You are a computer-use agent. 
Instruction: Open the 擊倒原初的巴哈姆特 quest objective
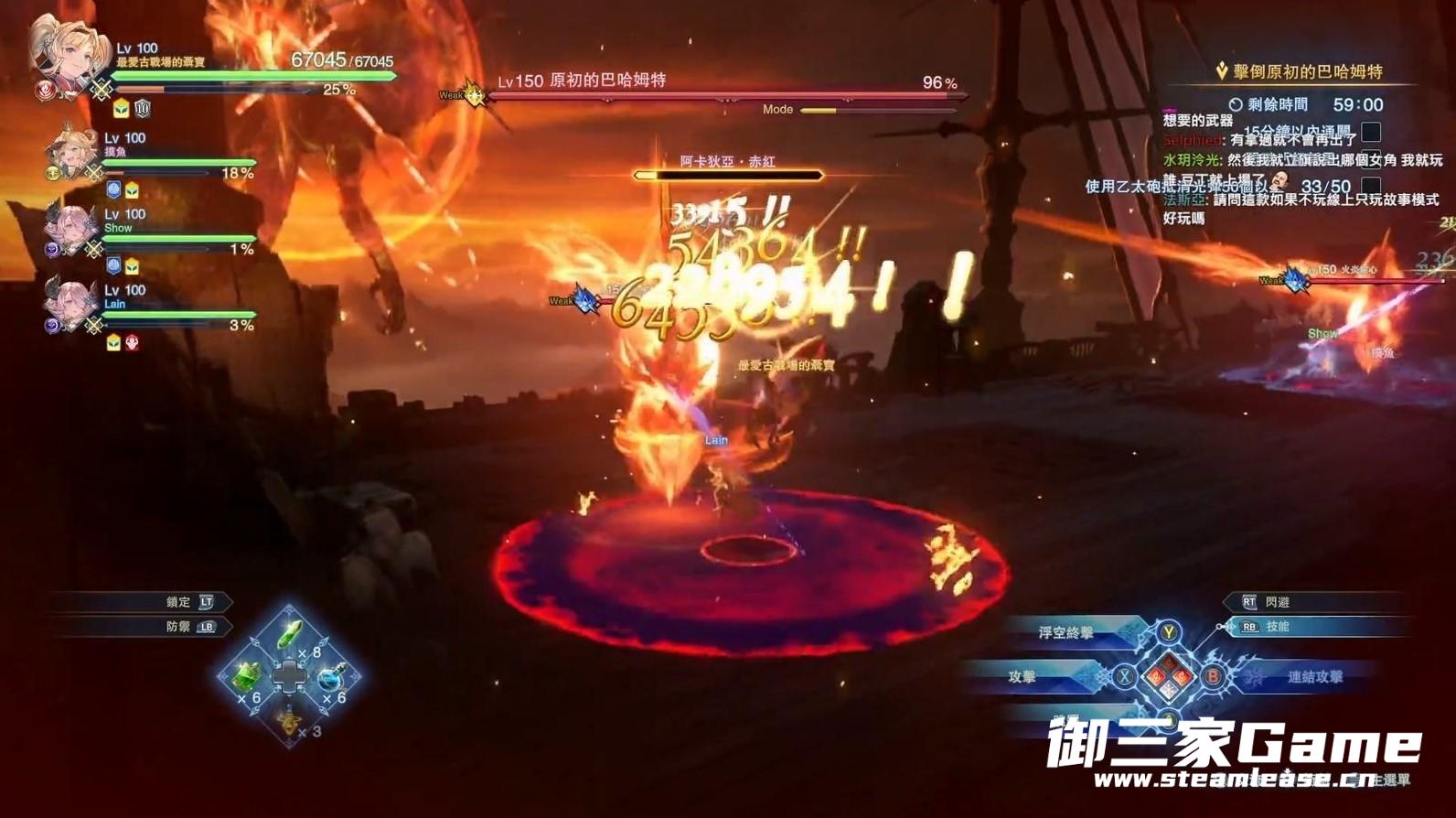pos(1306,71)
